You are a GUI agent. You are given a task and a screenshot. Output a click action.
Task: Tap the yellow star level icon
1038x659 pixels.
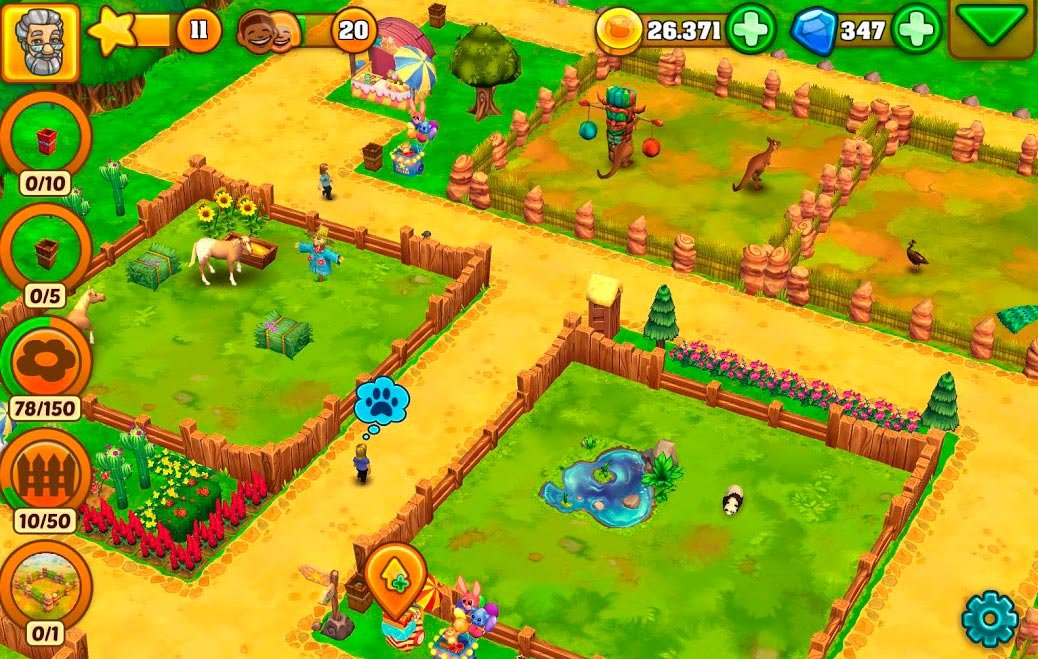[x=112, y=32]
